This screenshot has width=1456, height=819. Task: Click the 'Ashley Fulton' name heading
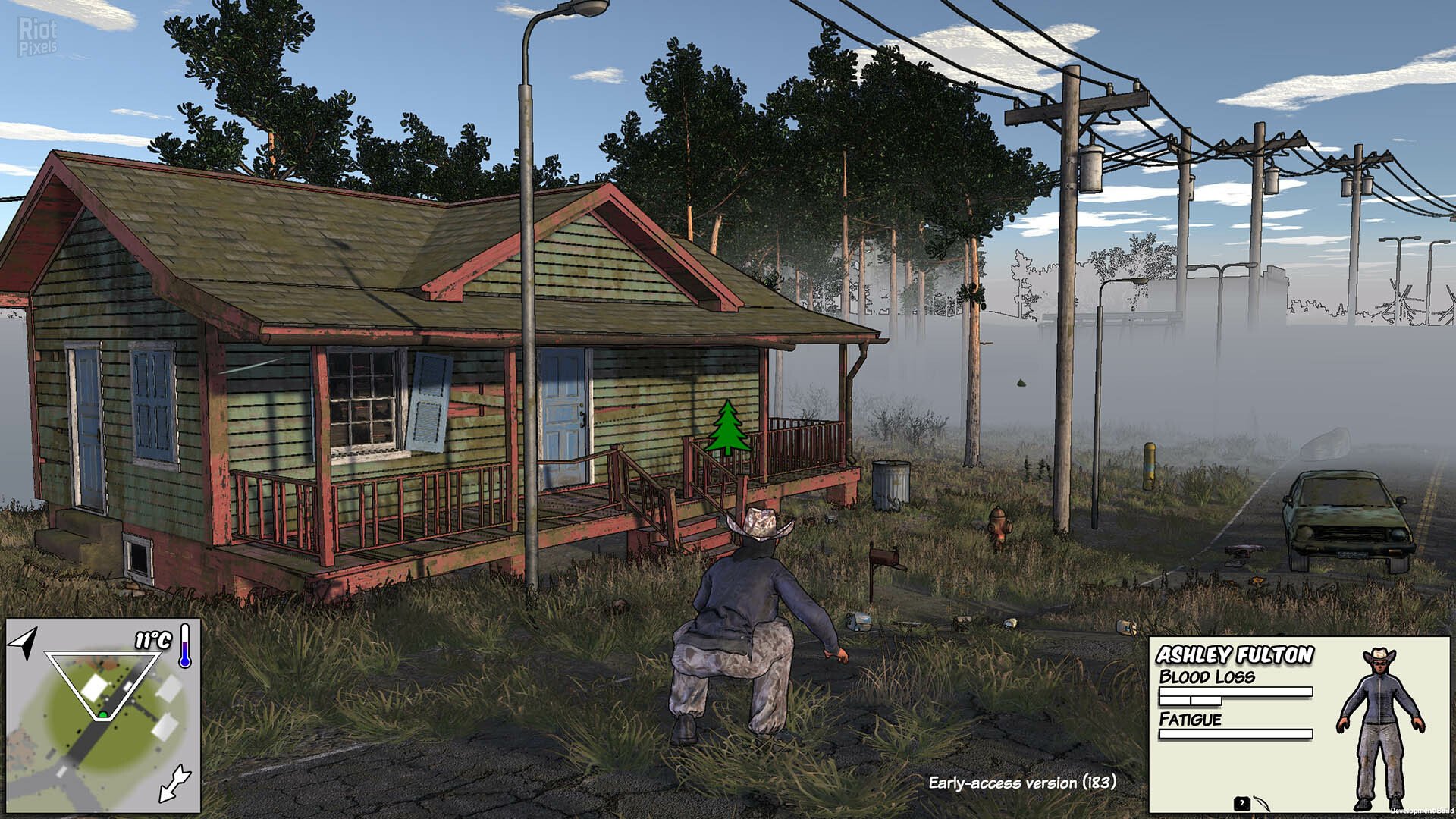point(1234,655)
